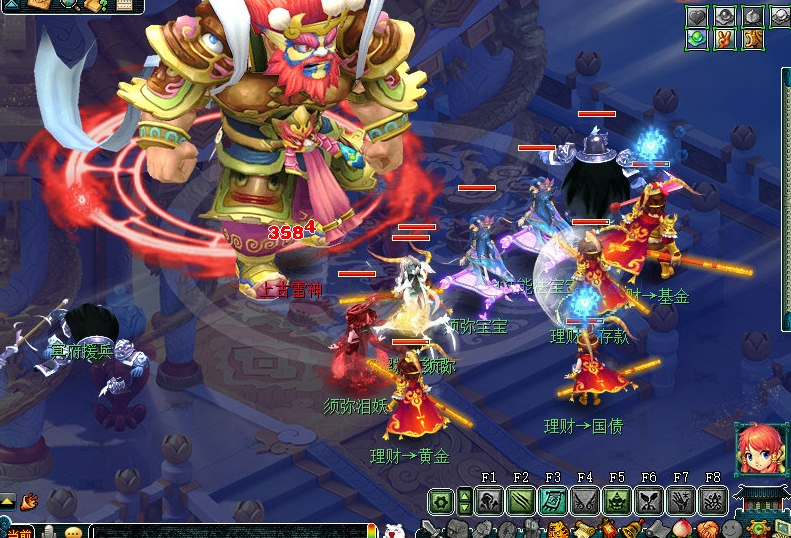Activate the F3 teal scroll skill
Screen dimensions: 791x538
(553, 501)
